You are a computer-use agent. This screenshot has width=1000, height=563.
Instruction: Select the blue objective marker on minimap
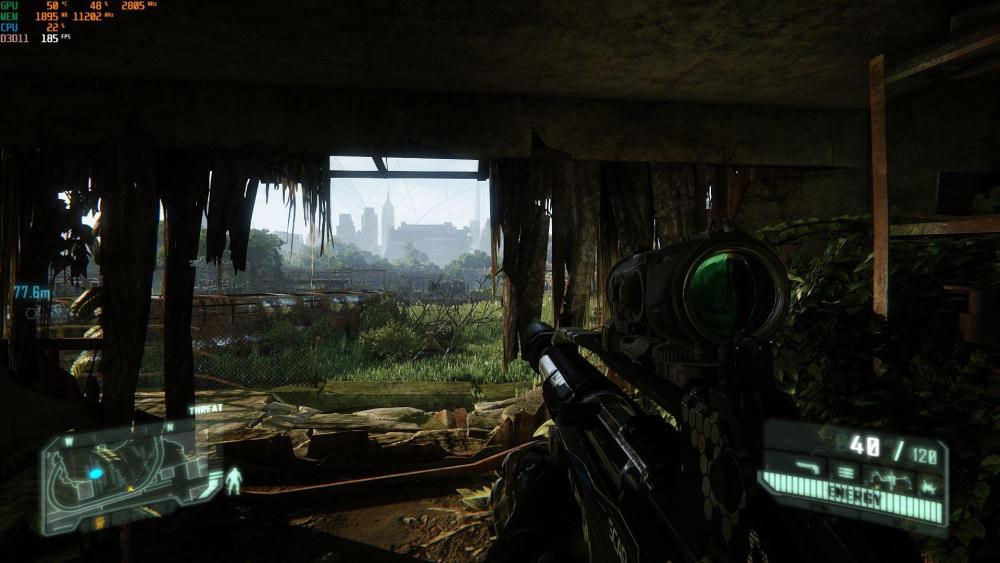(96, 473)
